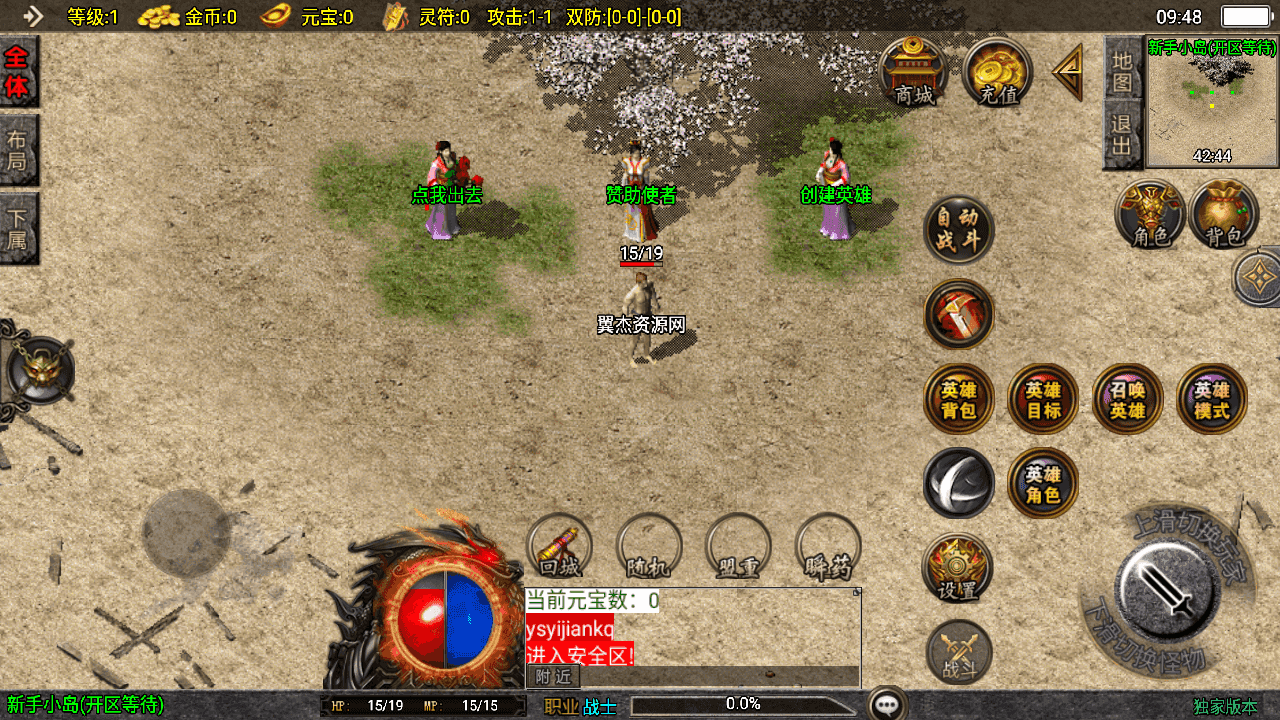Use the 随机 random teleport slot

click(649, 547)
